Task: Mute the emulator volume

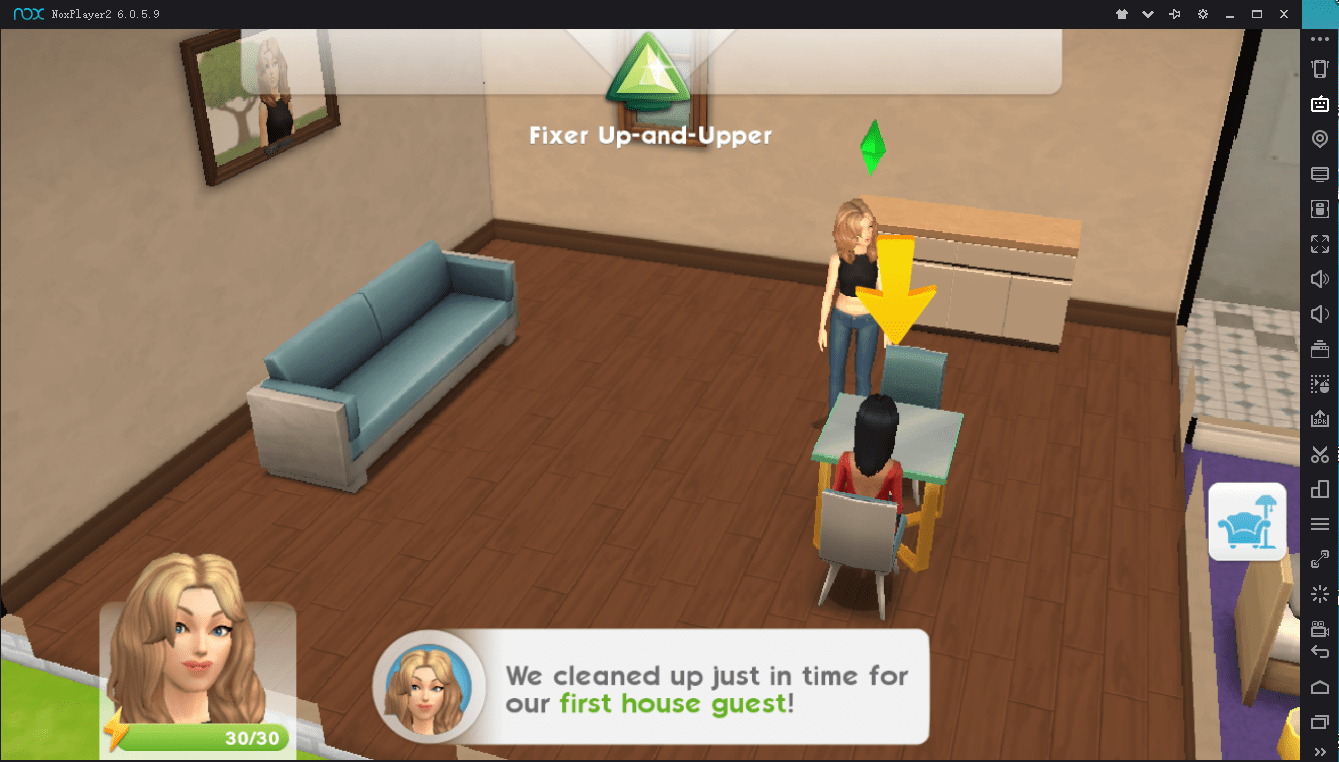Action: coord(1320,313)
